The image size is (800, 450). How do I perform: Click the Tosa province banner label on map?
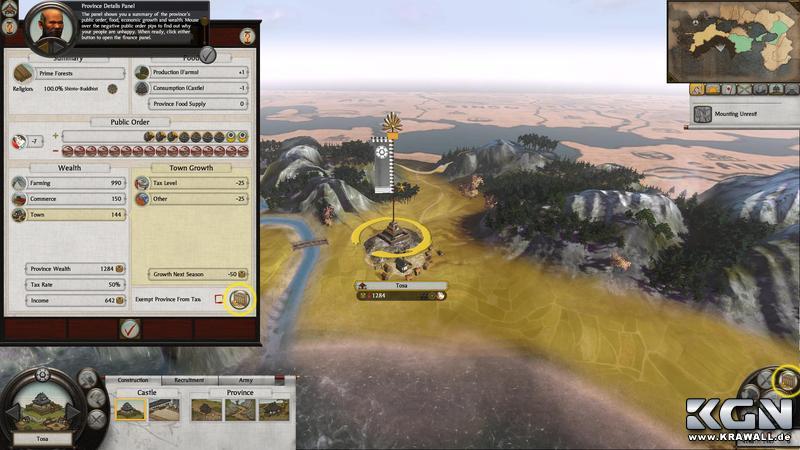pyautogui.click(x=402, y=286)
